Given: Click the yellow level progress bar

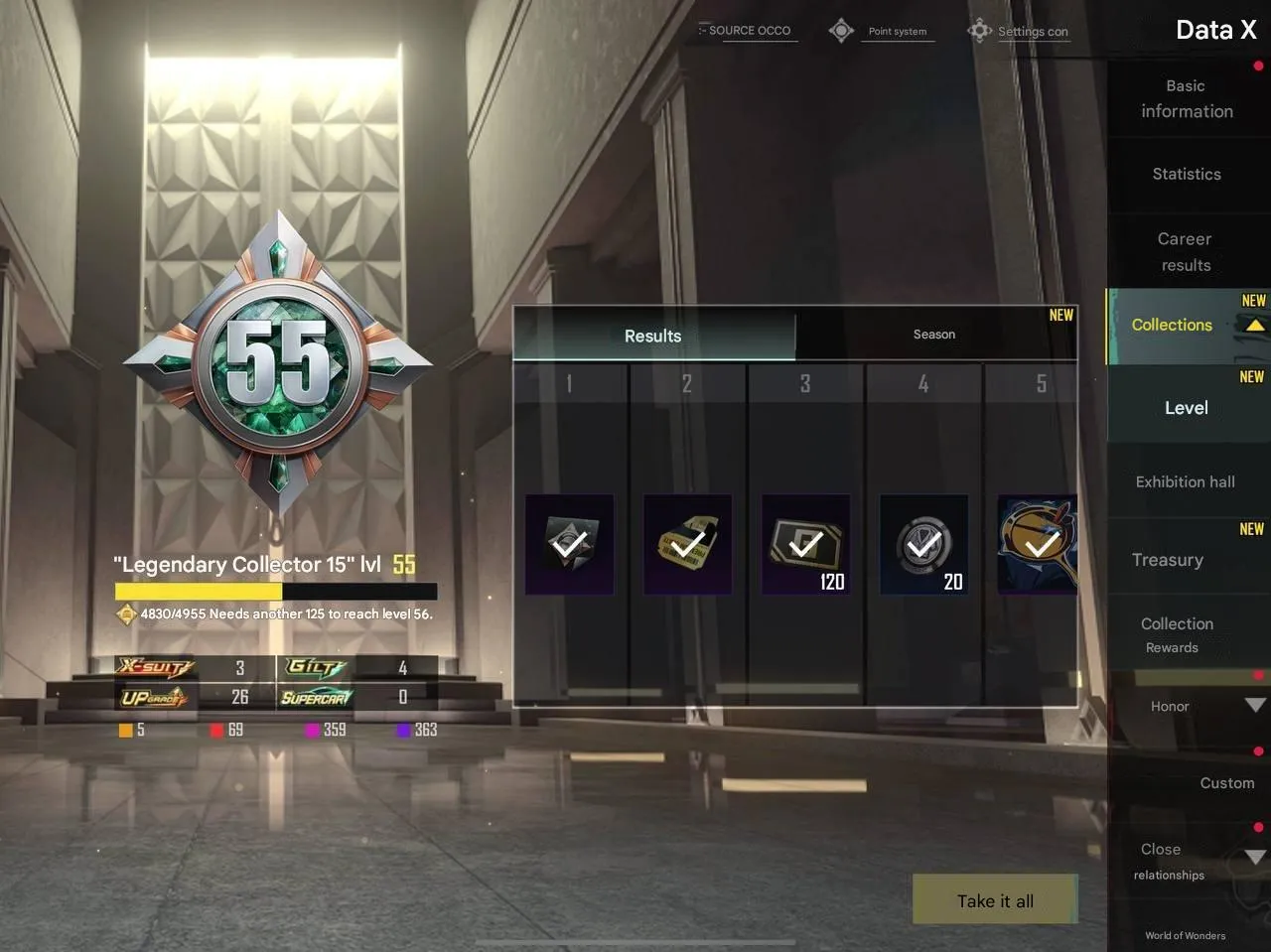Looking at the screenshot, I should pyautogui.click(x=197, y=592).
